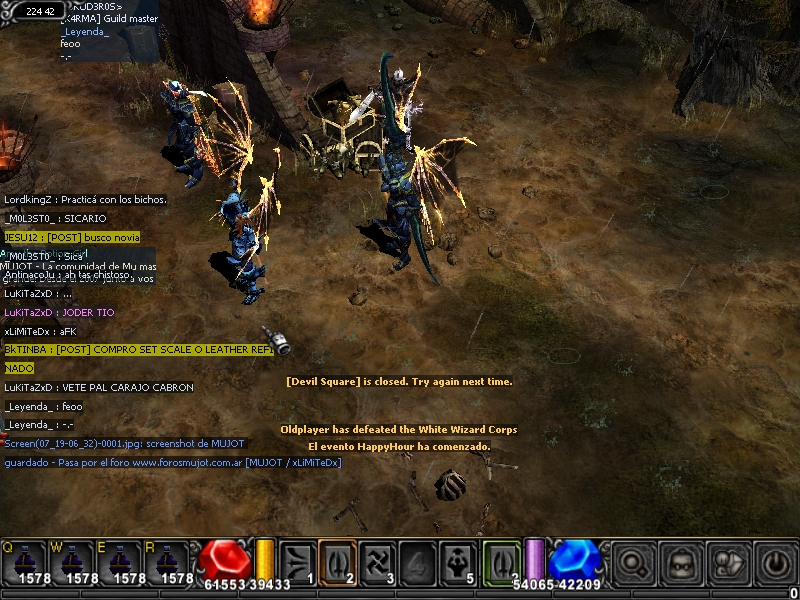Open the magnifying glass menu button
The width and height of the screenshot is (800, 600).
coord(635,562)
